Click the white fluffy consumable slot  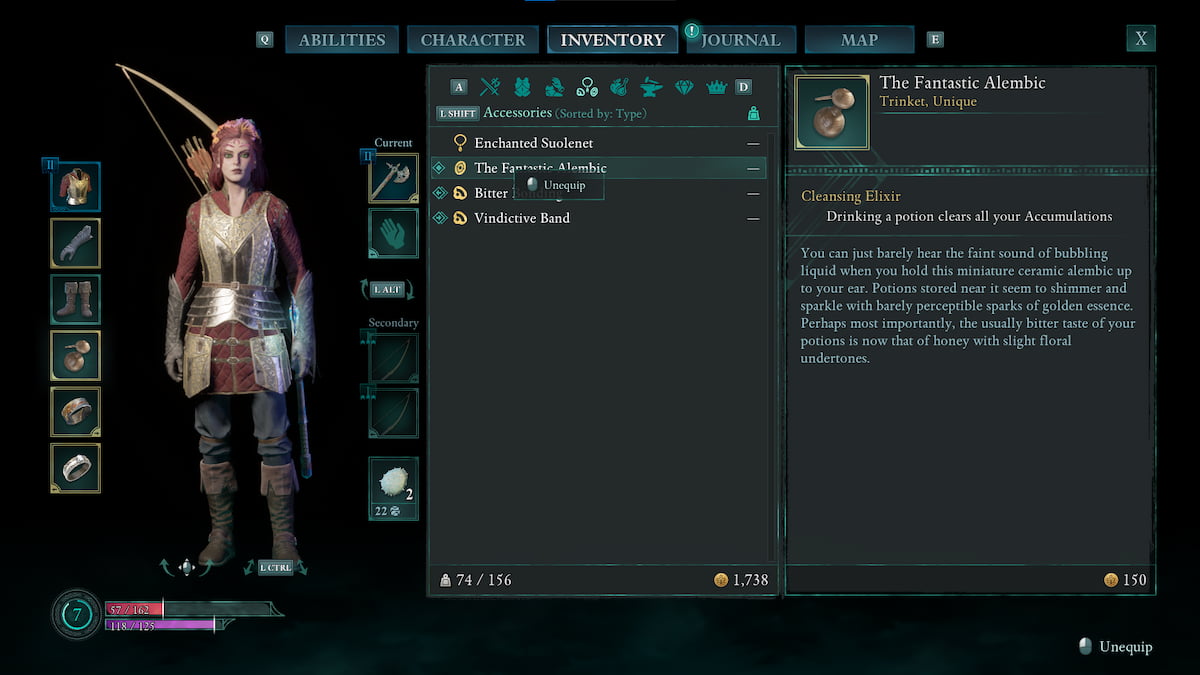[x=393, y=488]
